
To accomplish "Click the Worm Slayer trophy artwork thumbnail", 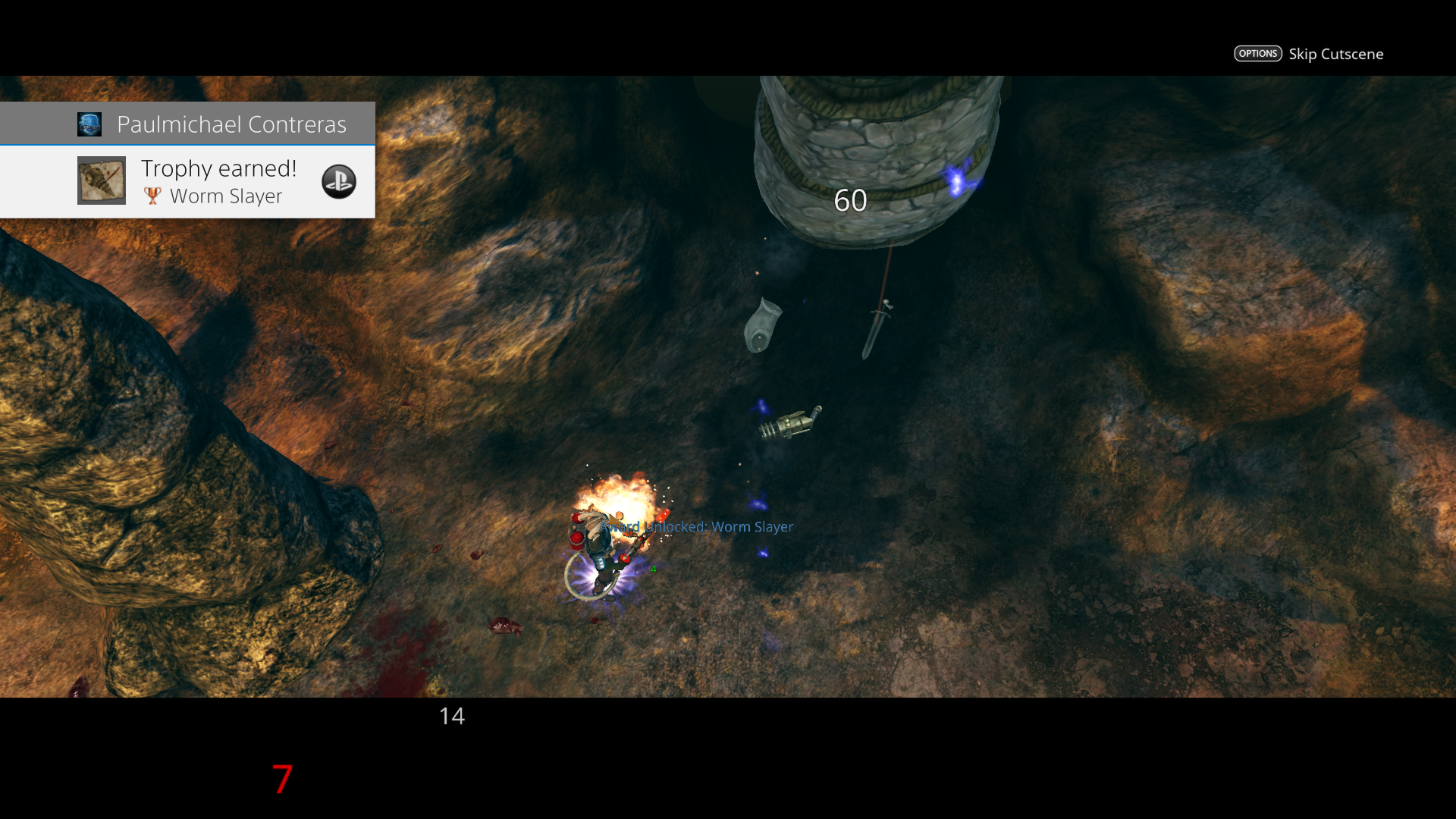I will click(x=101, y=180).
